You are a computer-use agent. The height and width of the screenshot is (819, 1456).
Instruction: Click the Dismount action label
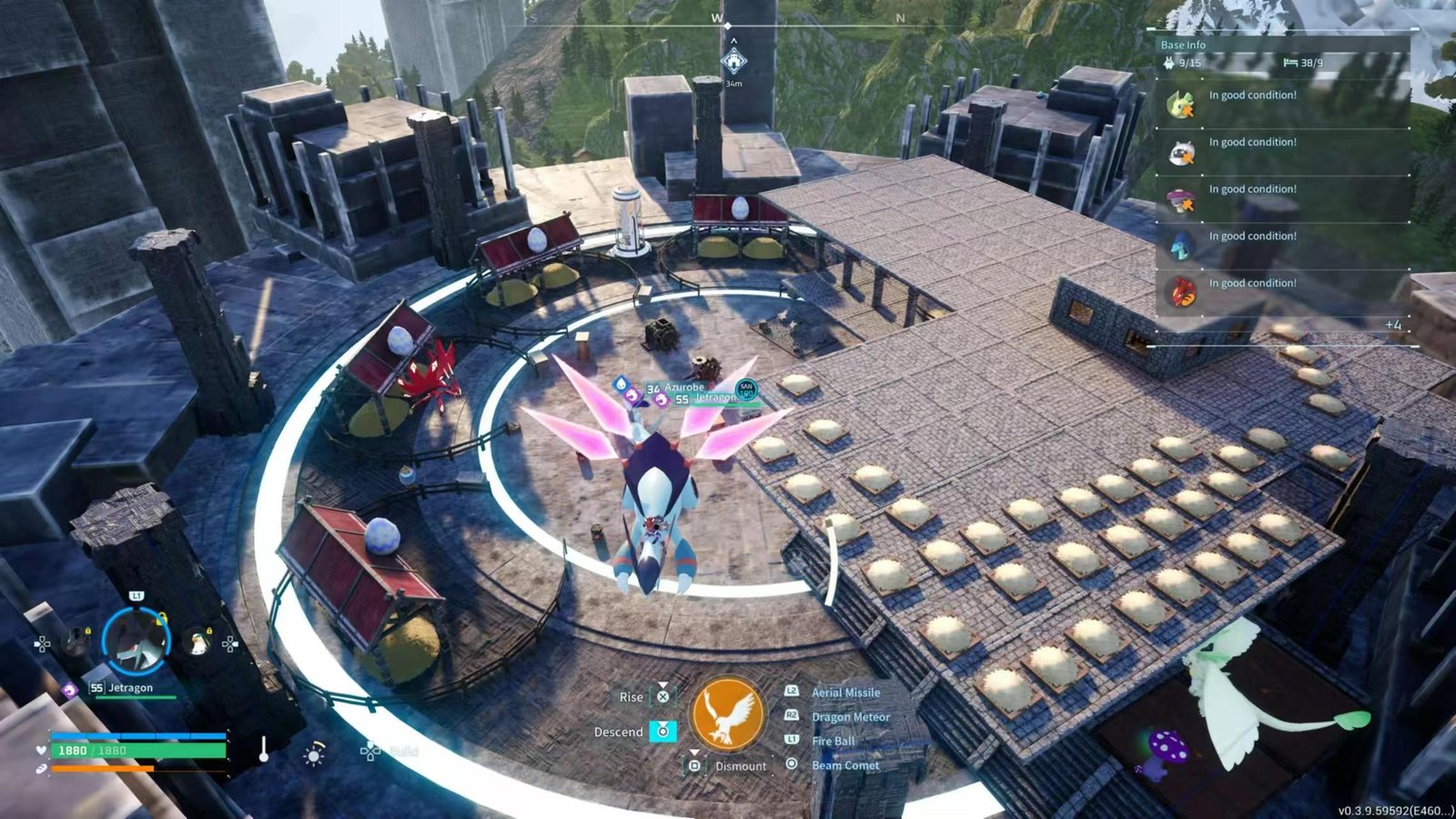(740, 766)
